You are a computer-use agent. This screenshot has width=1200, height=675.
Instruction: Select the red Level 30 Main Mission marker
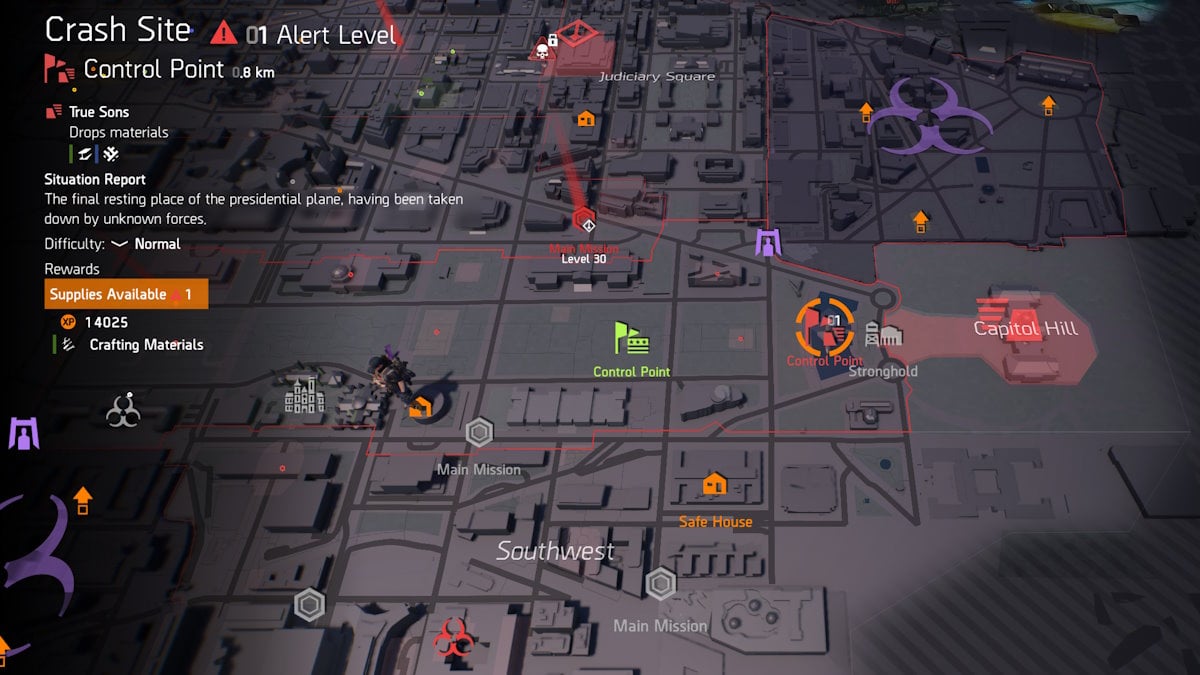pyautogui.click(x=585, y=220)
